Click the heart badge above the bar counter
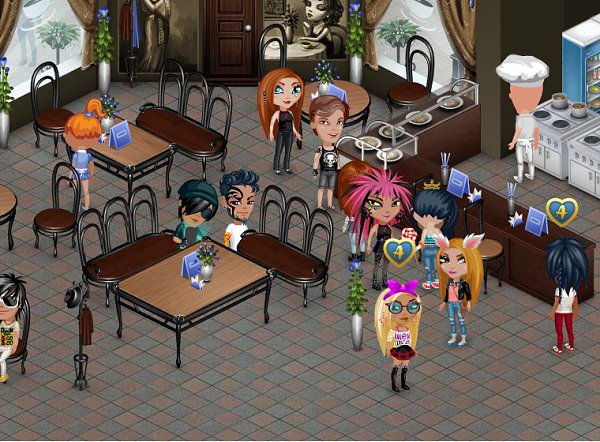The height and width of the screenshot is (442, 600). click(561, 211)
